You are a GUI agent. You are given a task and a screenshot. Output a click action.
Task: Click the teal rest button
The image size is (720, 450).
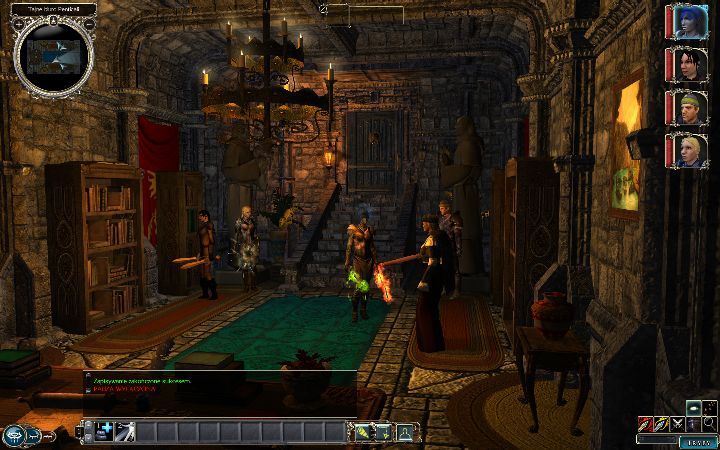pos(698,442)
